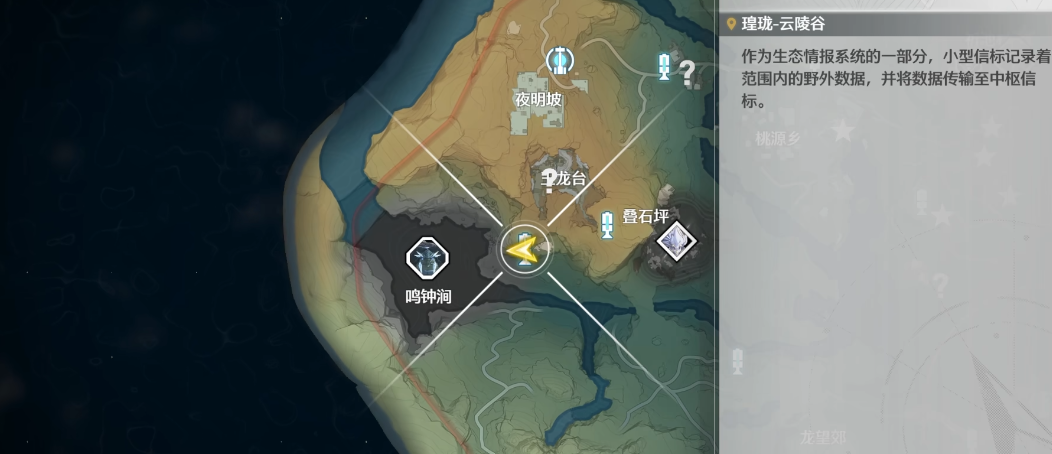The image size is (1052, 454).
Task: Select the small beacon left of 叠石坪
Action: [x=607, y=225]
